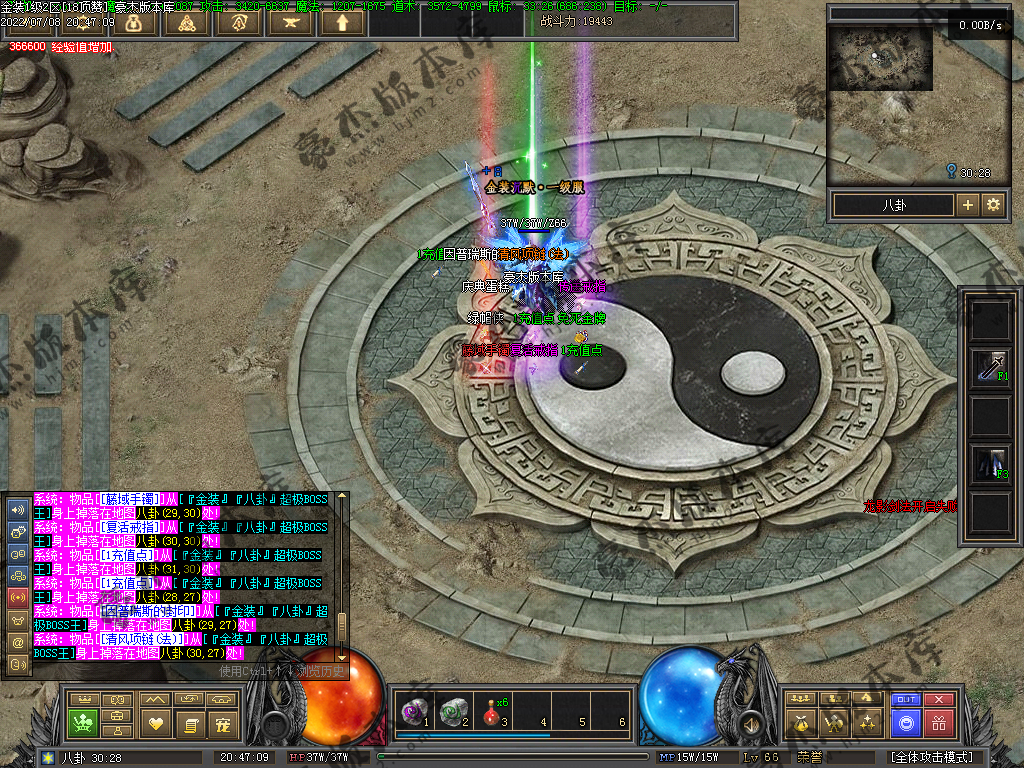Screen dimensions: 1024x768
Task: Click the blue OUT button
Action: pyautogui.click(x=906, y=700)
